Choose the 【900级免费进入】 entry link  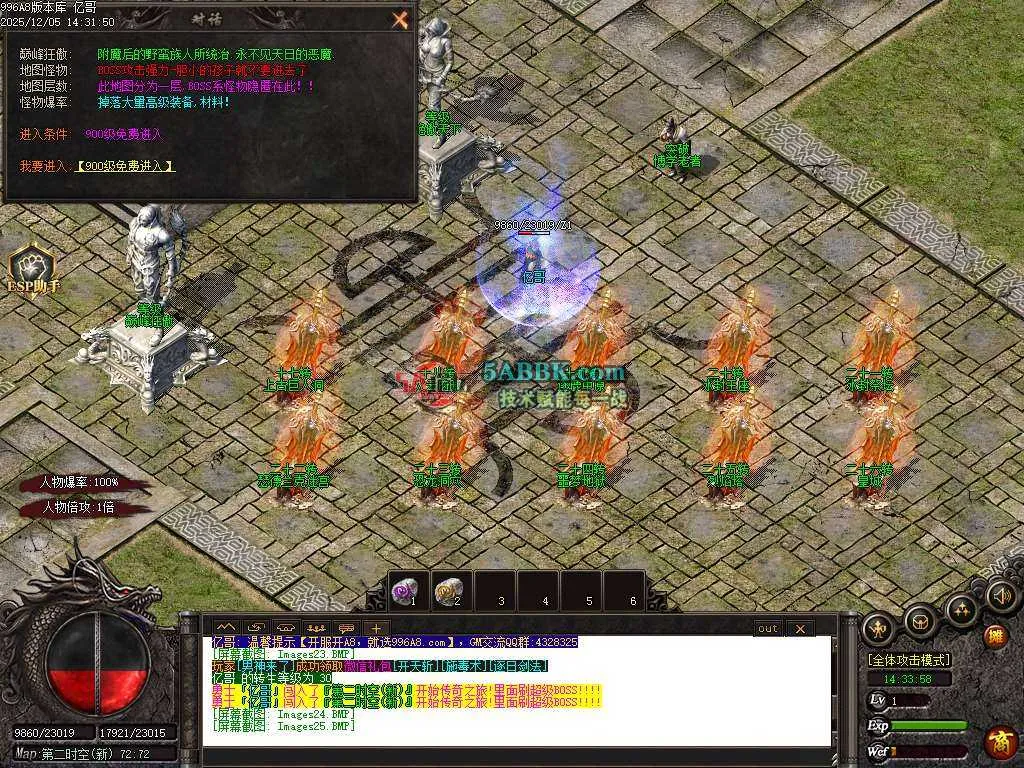[x=125, y=165]
